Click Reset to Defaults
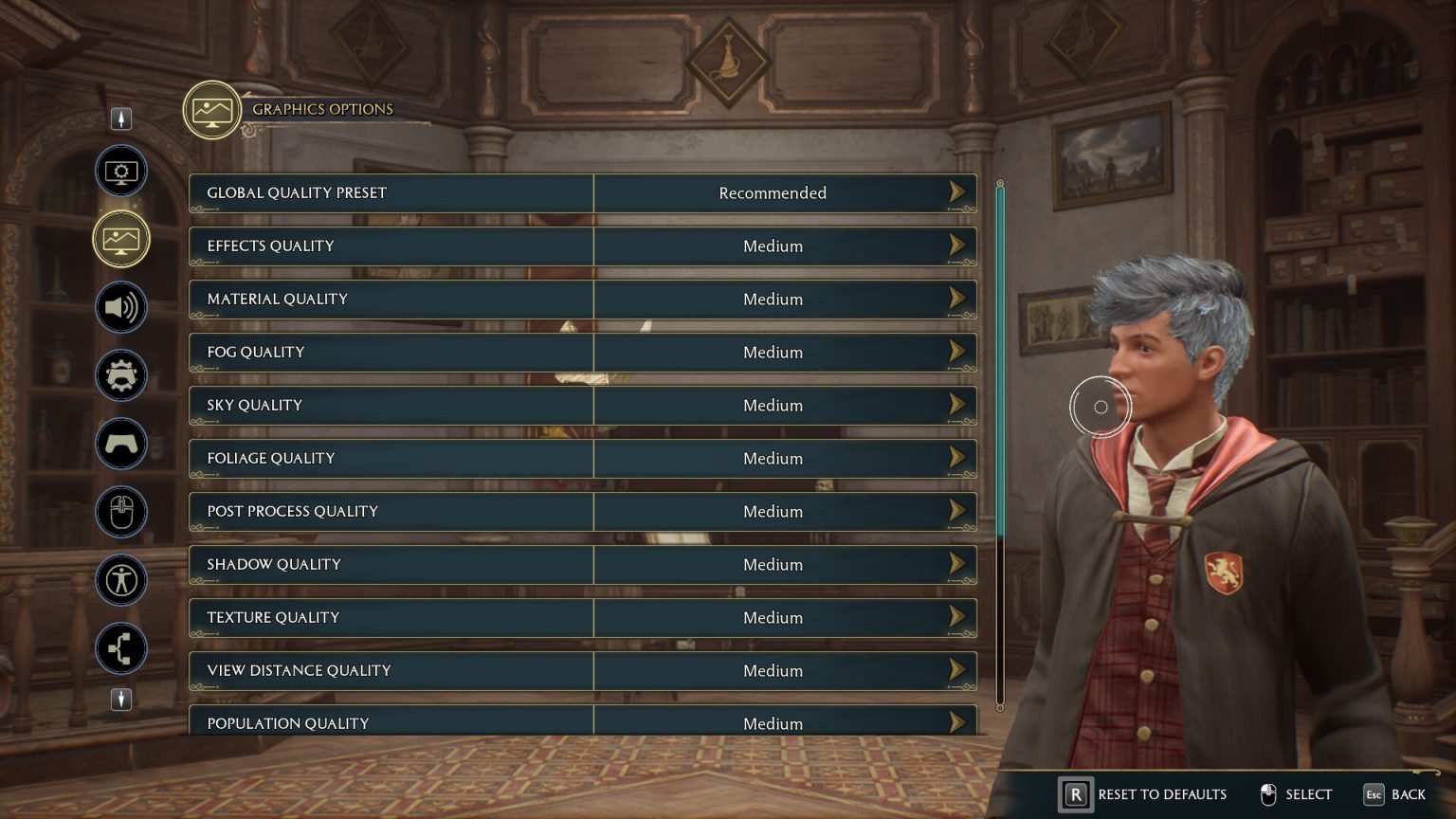1456x819 pixels. click(1144, 794)
